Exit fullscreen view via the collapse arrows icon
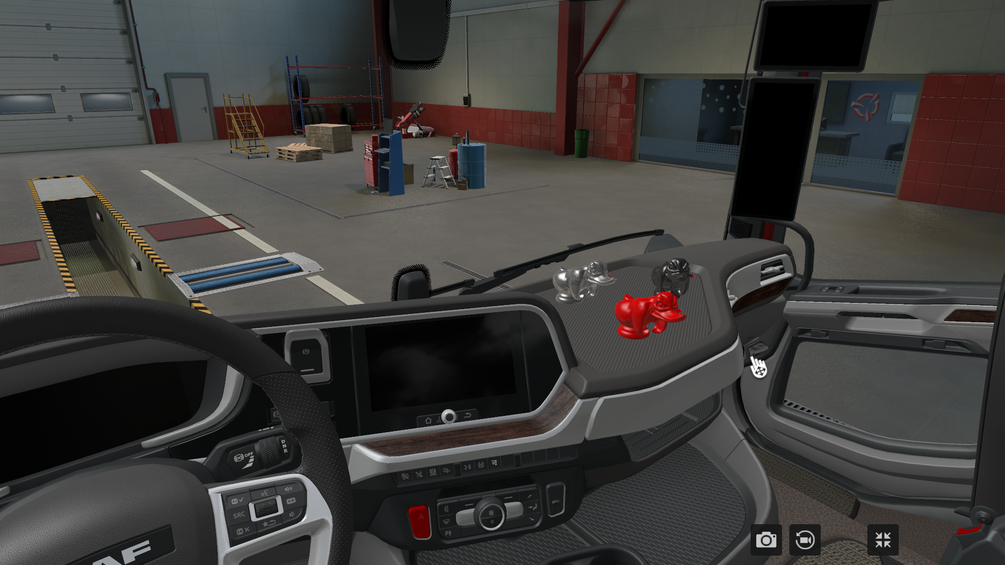Viewport: 1005px width, 565px height. click(883, 540)
